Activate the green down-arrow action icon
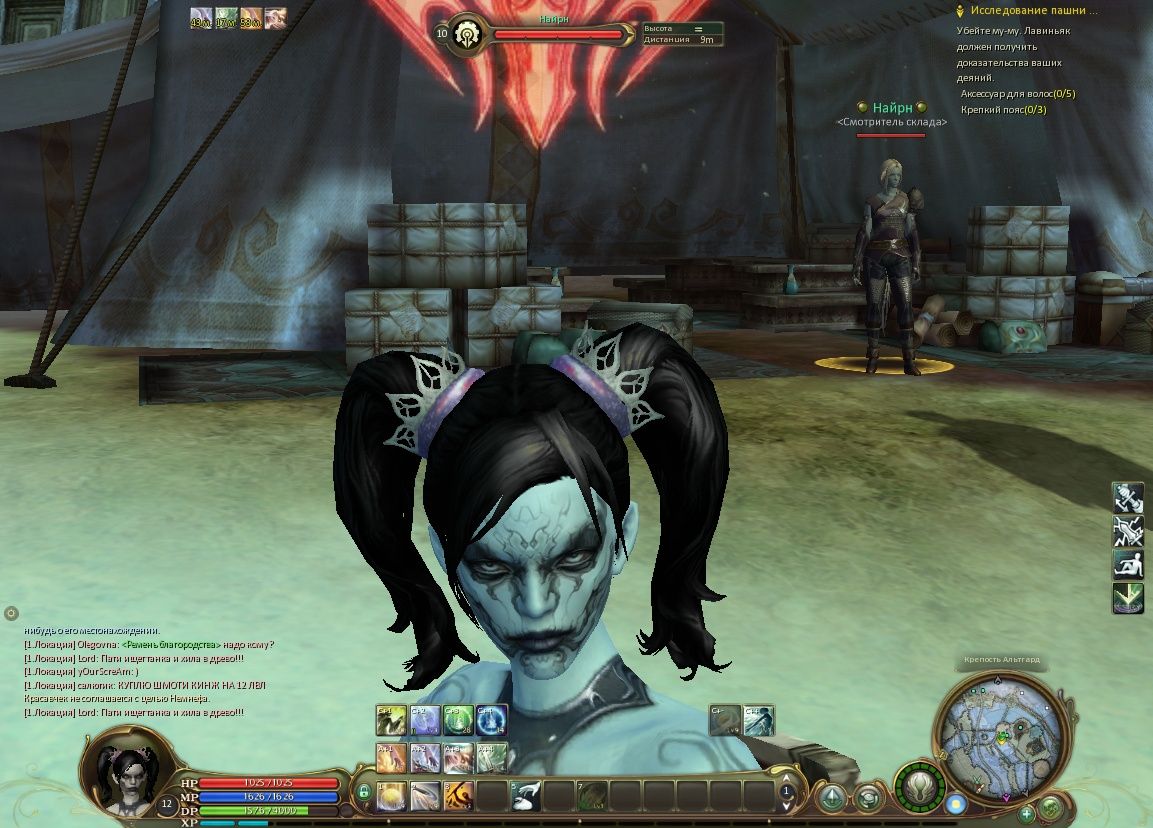The height and width of the screenshot is (828, 1153). tap(1128, 598)
